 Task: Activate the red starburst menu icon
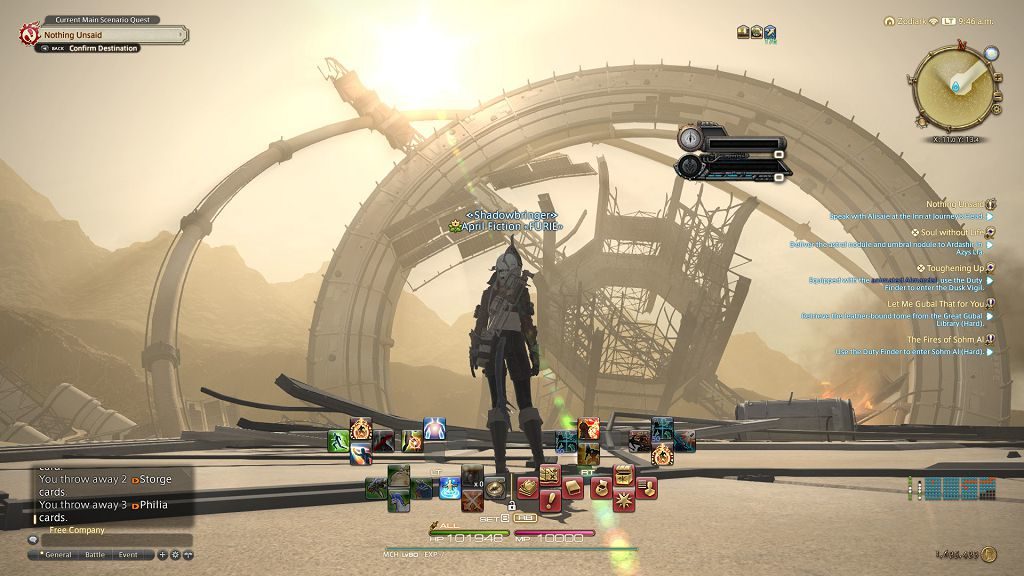click(x=623, y=497)
